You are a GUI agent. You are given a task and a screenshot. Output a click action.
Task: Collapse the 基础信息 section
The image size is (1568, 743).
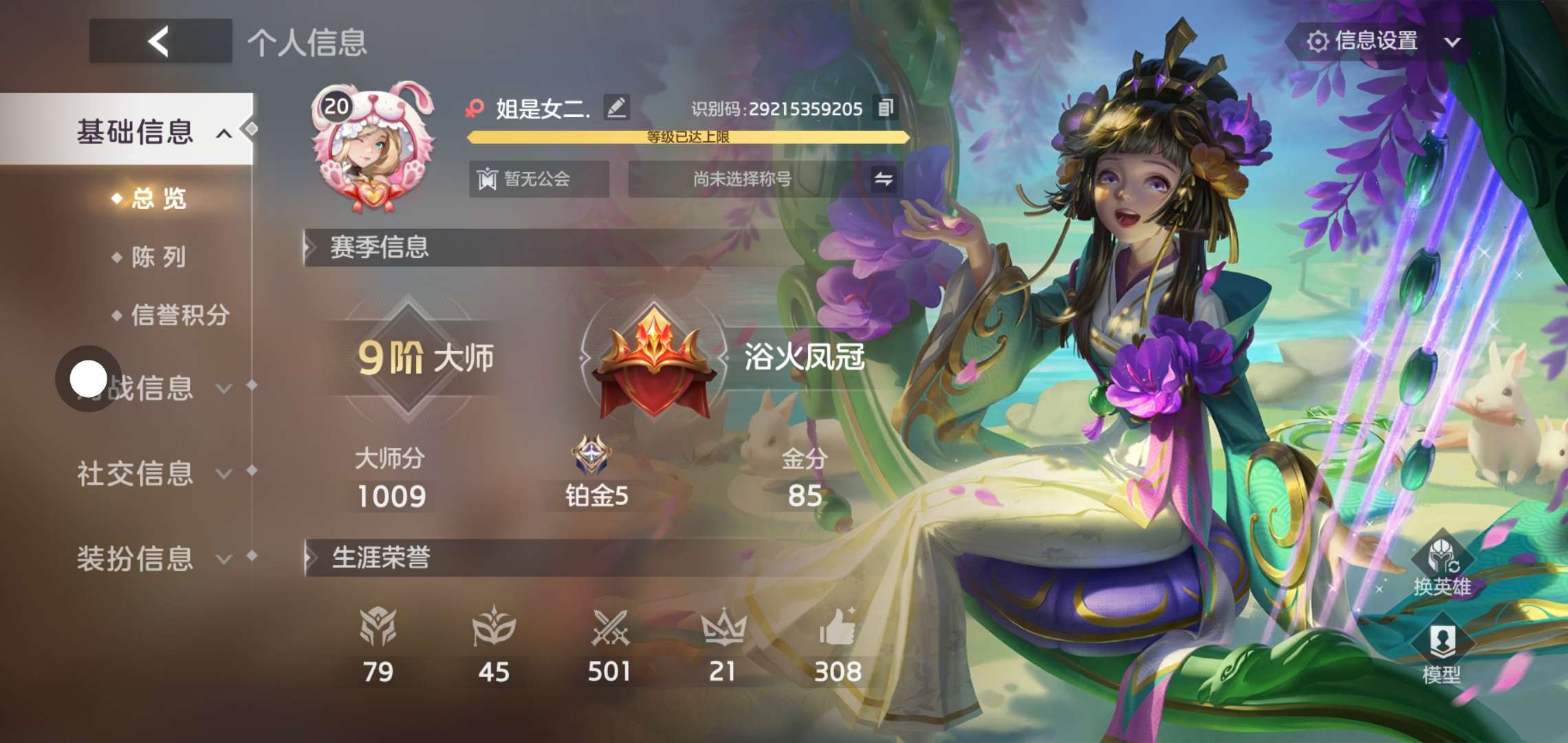tap(224, 133)
